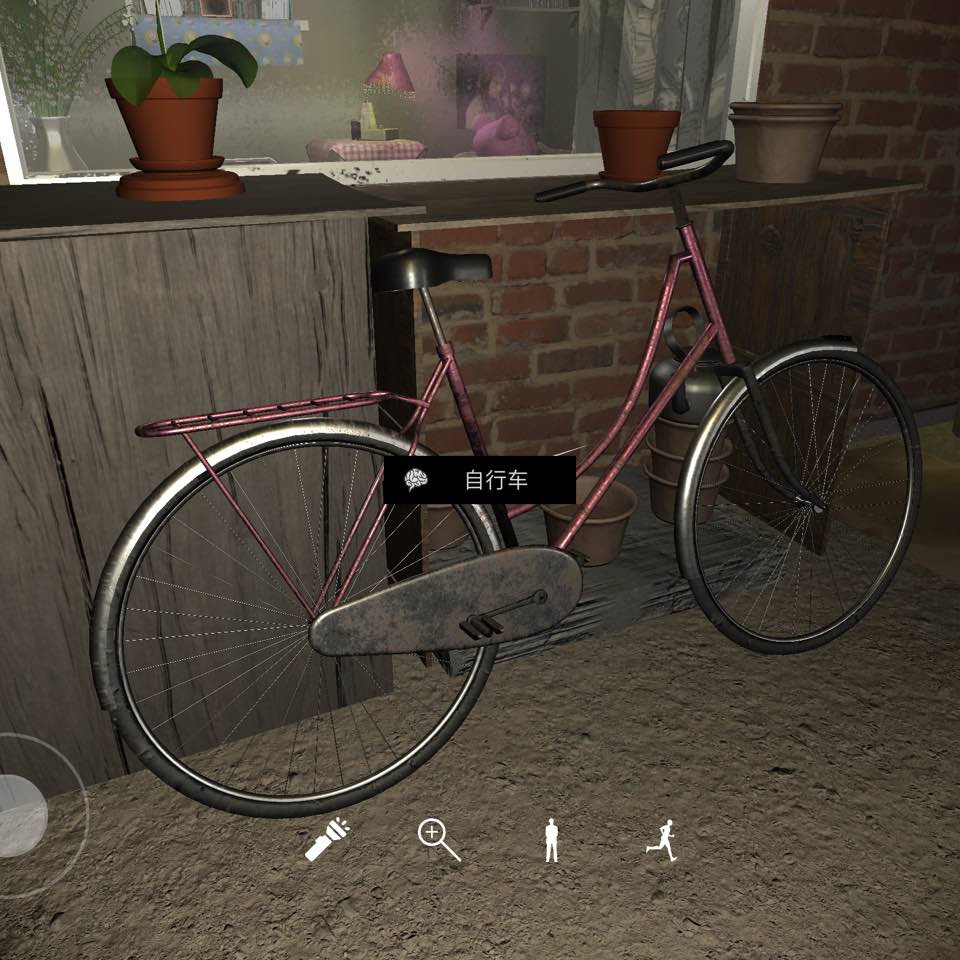Tap the 自行车 thought prompt
960x960 pixels.
(x=480, y=481)
